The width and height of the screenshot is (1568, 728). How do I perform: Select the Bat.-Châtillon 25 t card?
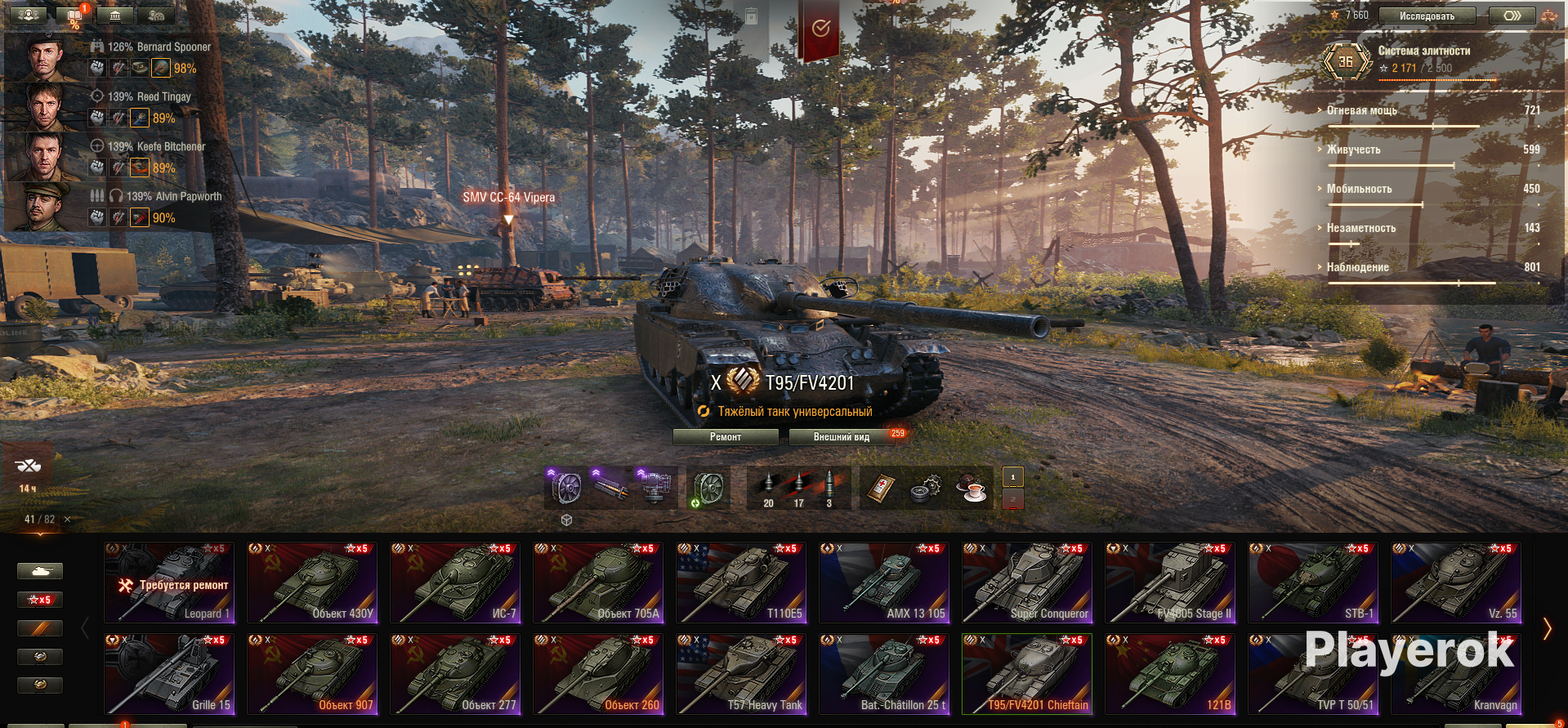click(x=884, y=674)
